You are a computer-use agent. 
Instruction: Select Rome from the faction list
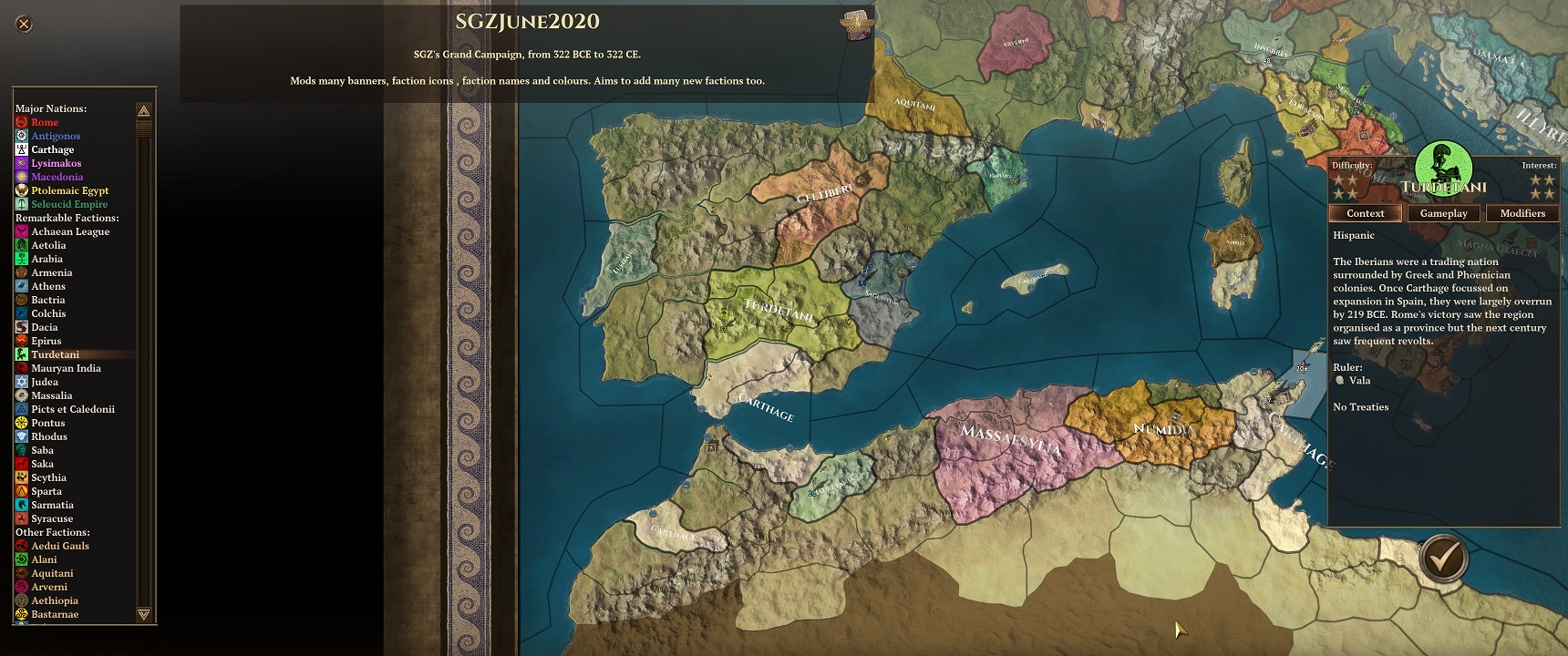click(x=45, y=122)
